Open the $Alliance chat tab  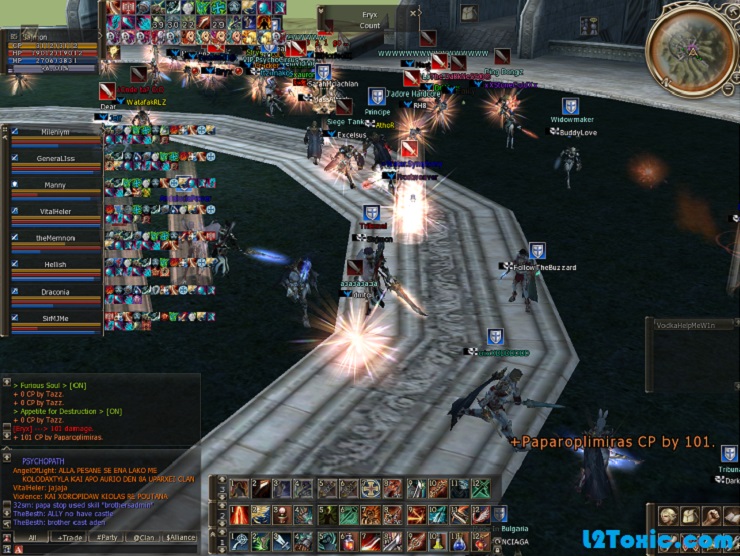coord(181,537)
